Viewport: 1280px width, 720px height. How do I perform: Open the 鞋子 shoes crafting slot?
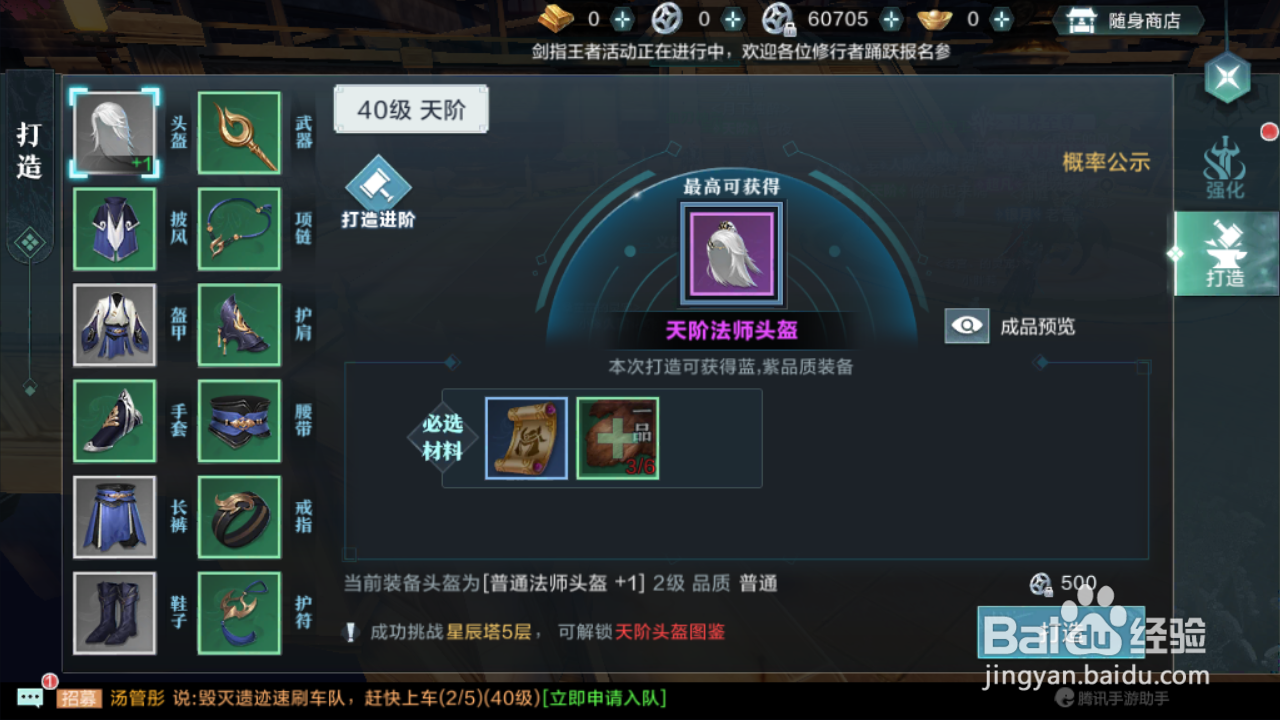[114, 614]
